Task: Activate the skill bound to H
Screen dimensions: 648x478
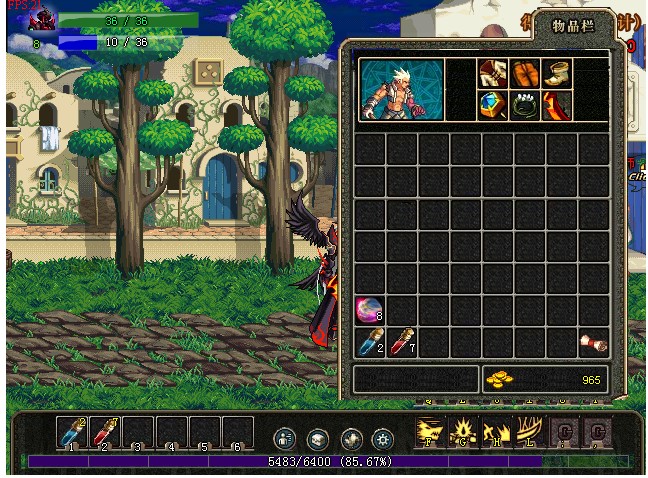Action: pyautogui.click(x=496, y=432)
